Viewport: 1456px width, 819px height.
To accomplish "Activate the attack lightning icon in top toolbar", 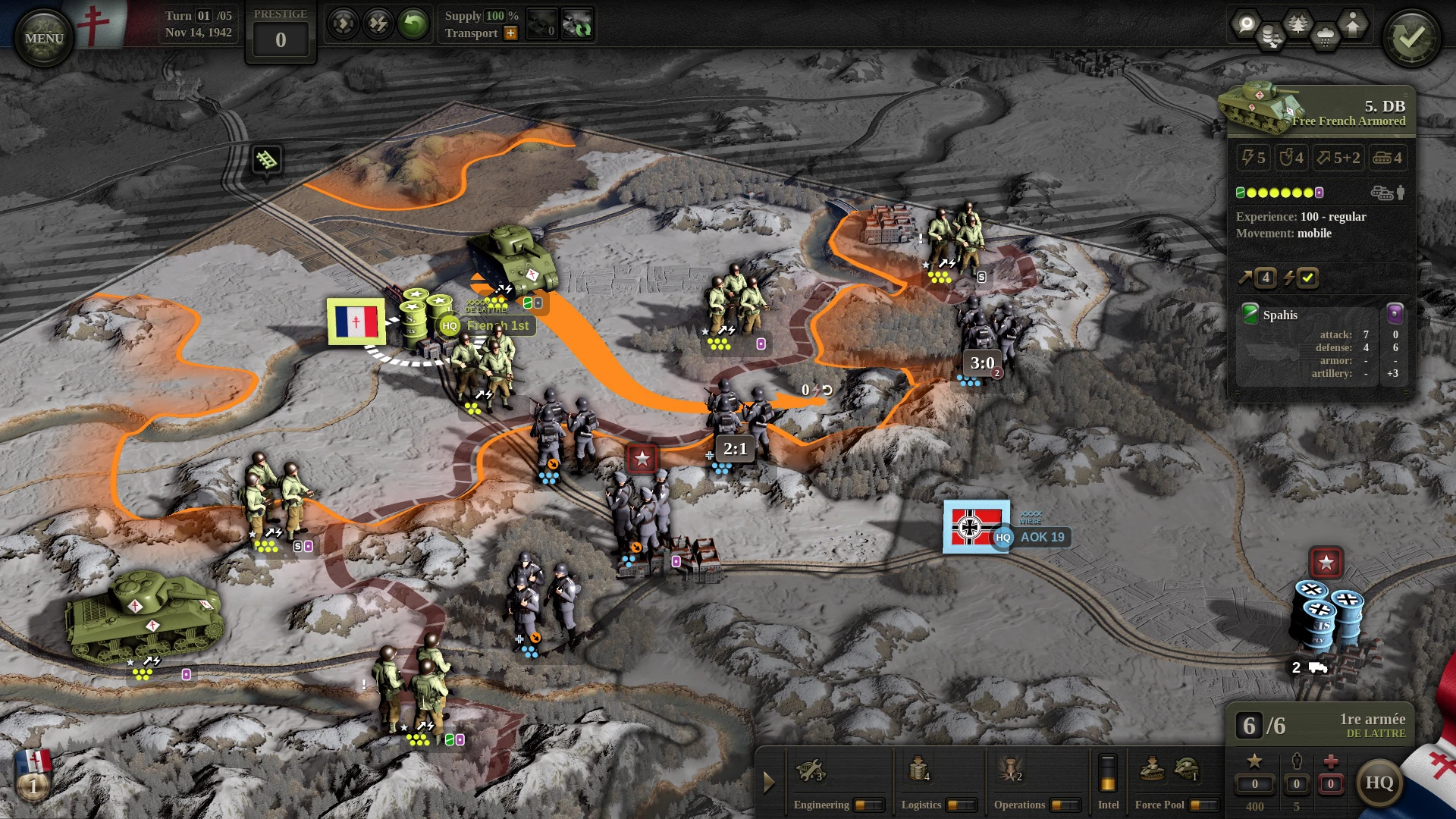I will click(377, 23).
